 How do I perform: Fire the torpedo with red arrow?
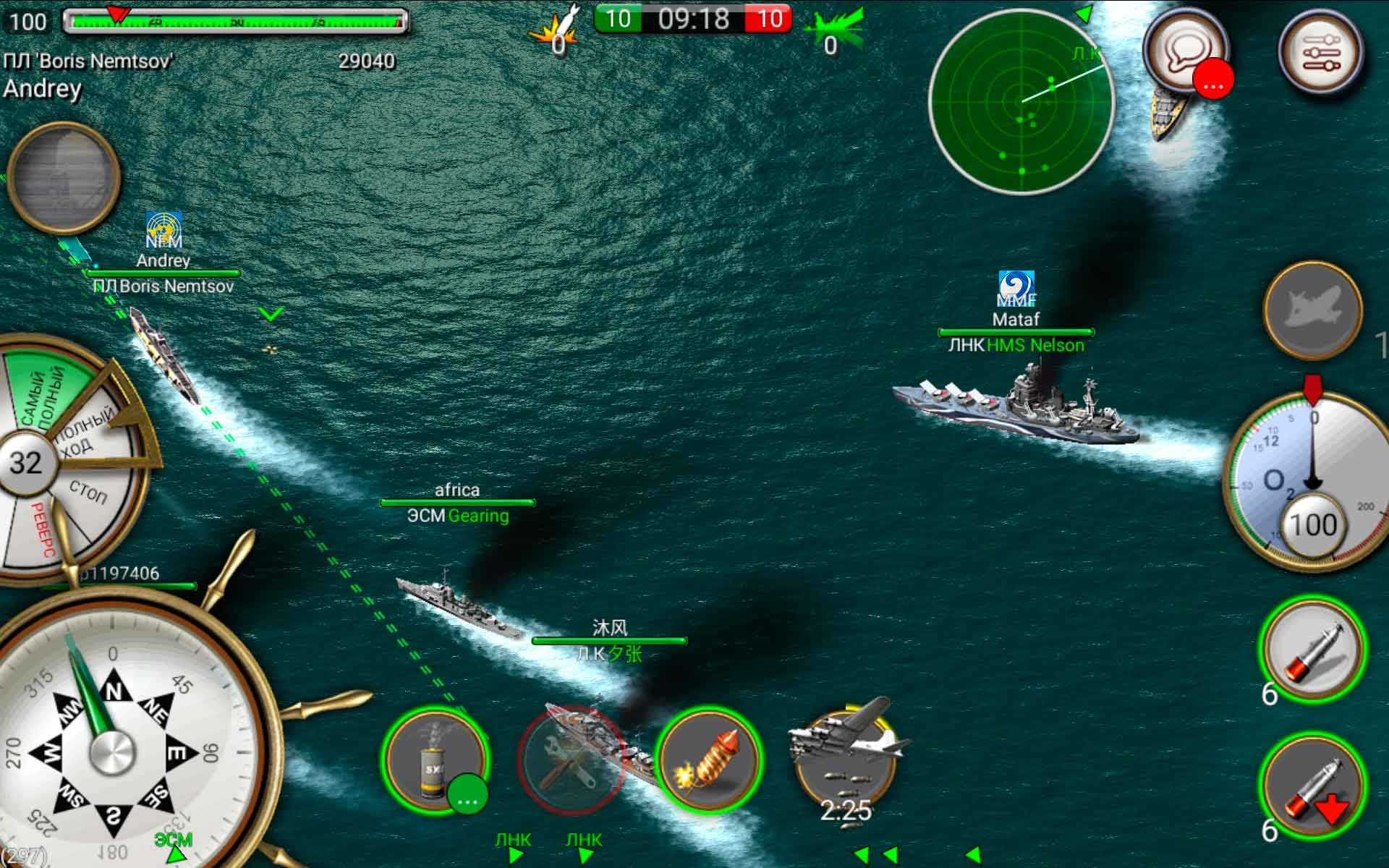1313,786
